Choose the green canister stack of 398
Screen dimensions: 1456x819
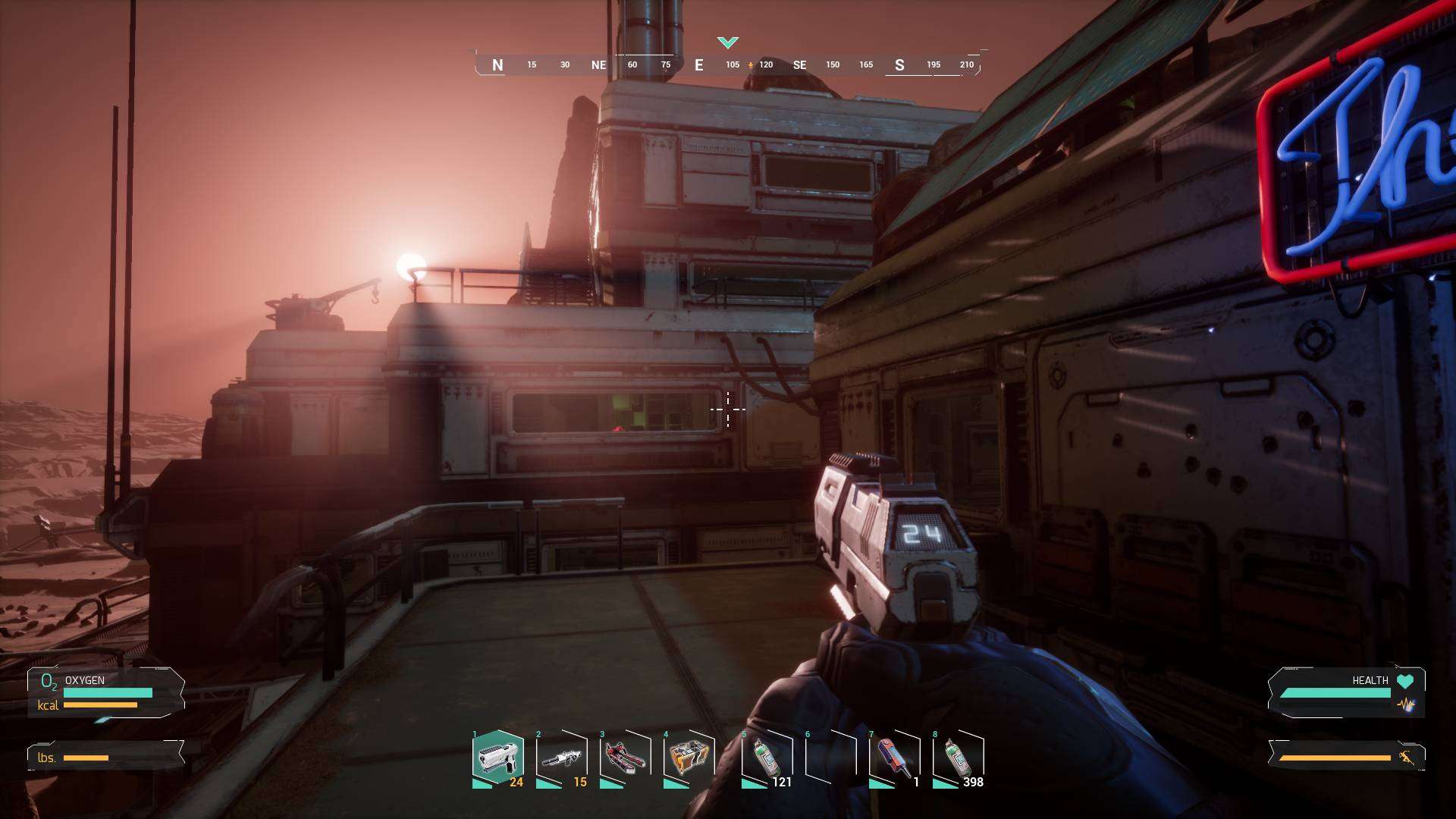(x=959, y=758)
